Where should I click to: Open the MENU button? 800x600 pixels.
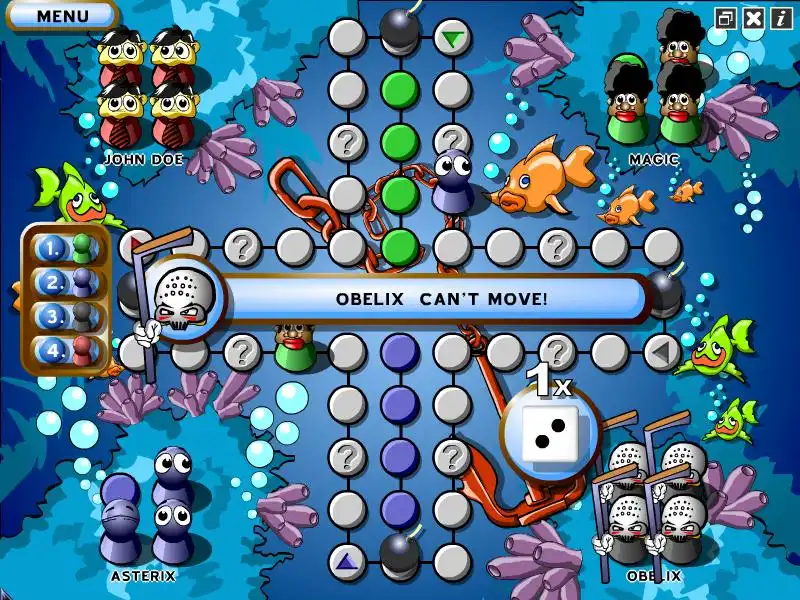[x=61, y=15]
